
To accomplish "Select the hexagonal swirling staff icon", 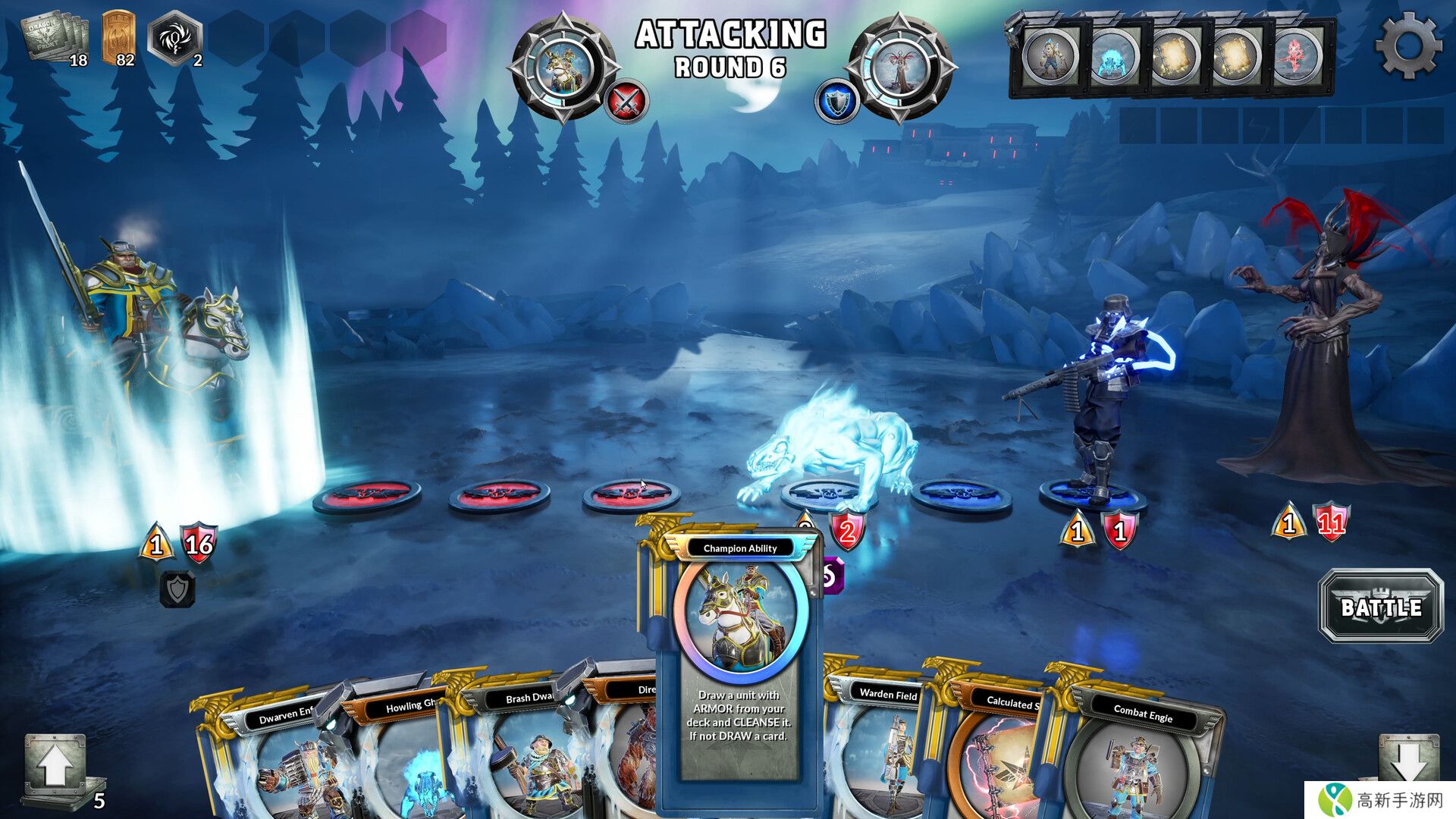I will click(x=175, y=38).
